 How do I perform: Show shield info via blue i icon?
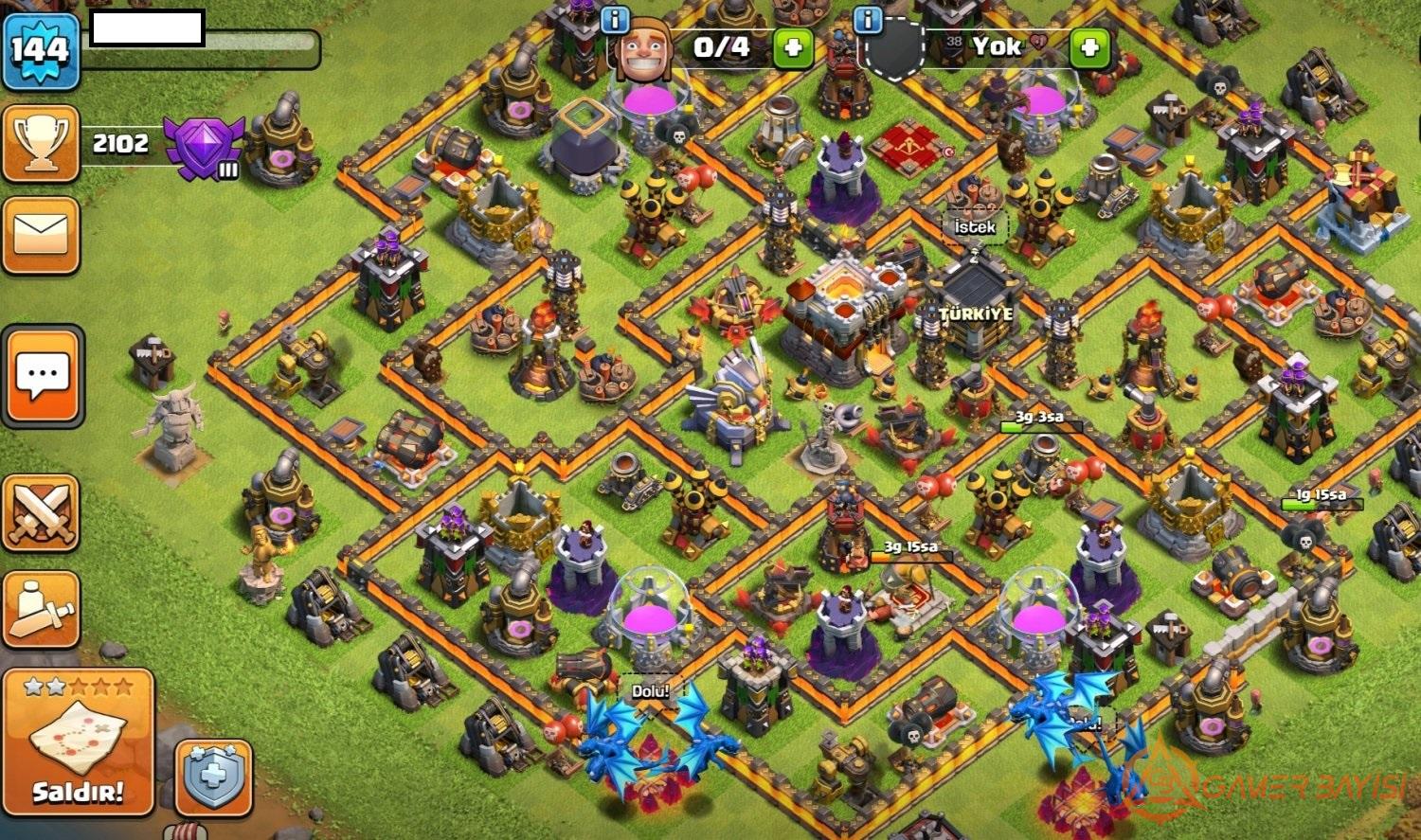868,19
